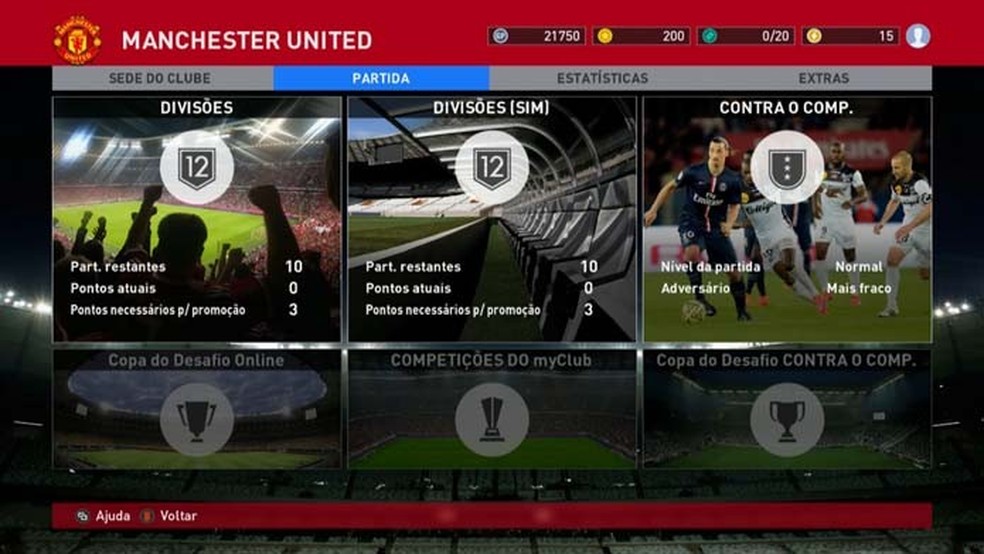Open Copa do Desafio Online

(x=197, y=408)
